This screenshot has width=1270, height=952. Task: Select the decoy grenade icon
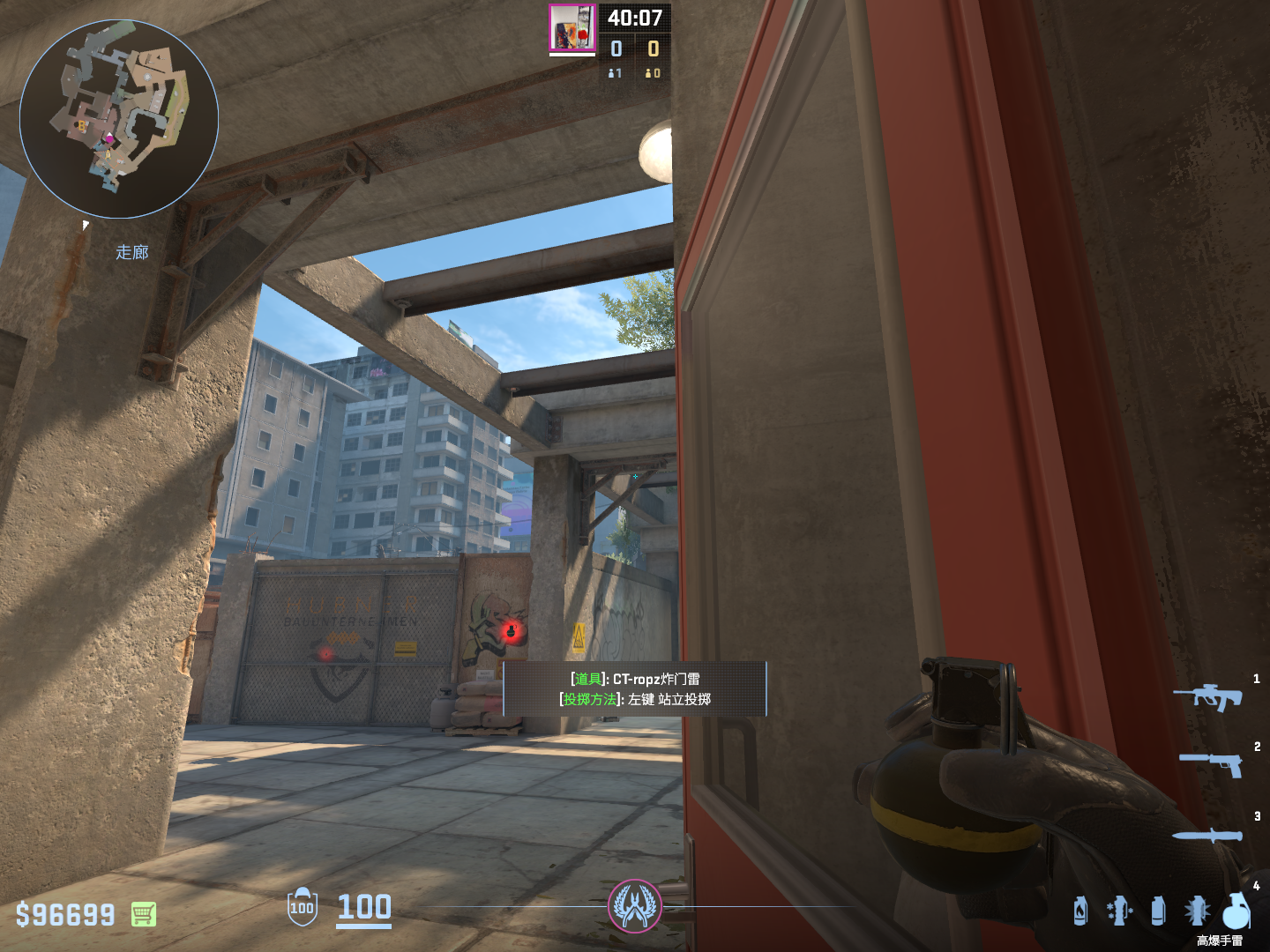pyautogui.click(x=1119, y=911)
